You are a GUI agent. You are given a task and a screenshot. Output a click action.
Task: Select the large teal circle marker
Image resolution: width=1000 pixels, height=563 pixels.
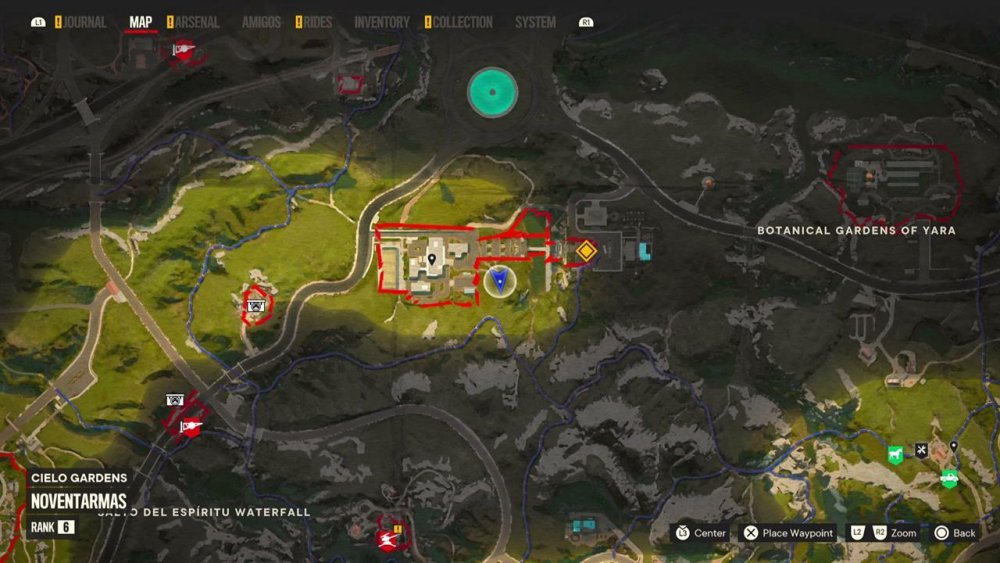tap(492, 91)
